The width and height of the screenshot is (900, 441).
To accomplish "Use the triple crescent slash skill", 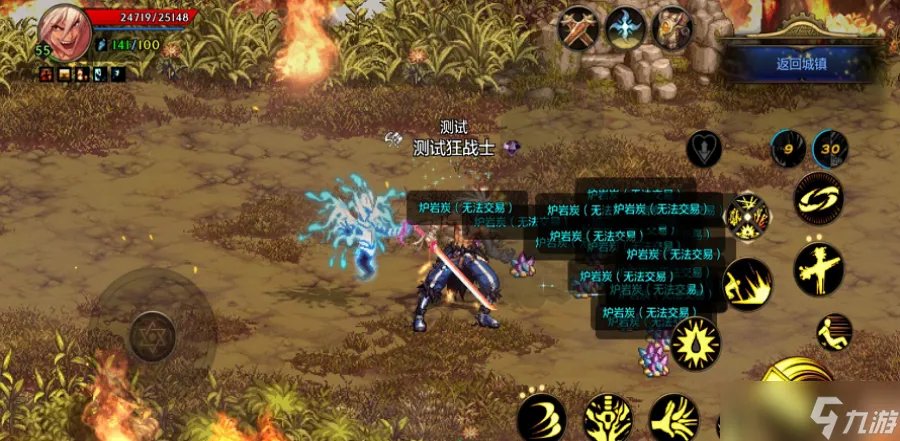I will [542, 417].
